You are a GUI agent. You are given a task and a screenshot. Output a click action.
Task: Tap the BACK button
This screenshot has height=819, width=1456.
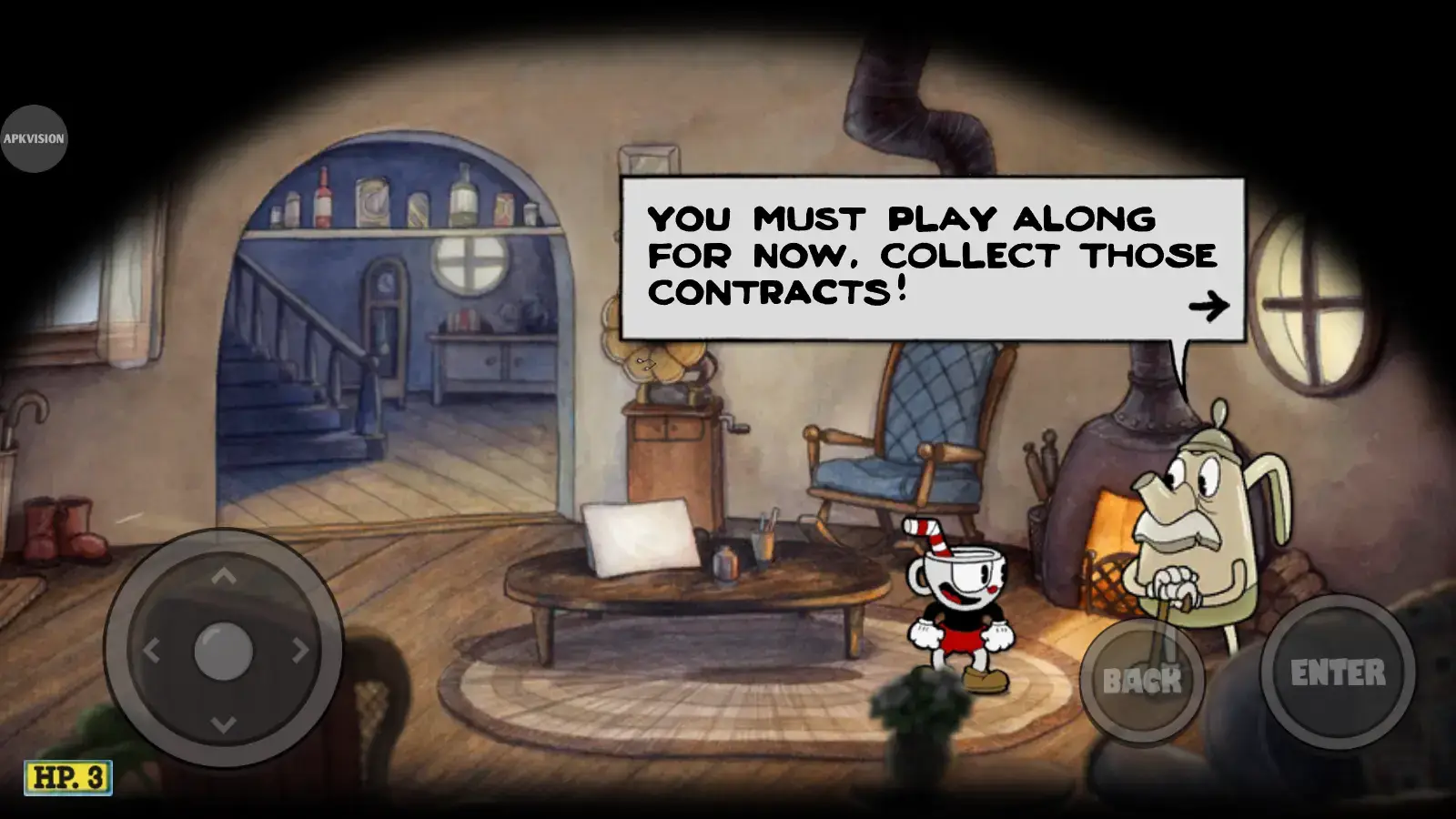(1142, 679)
